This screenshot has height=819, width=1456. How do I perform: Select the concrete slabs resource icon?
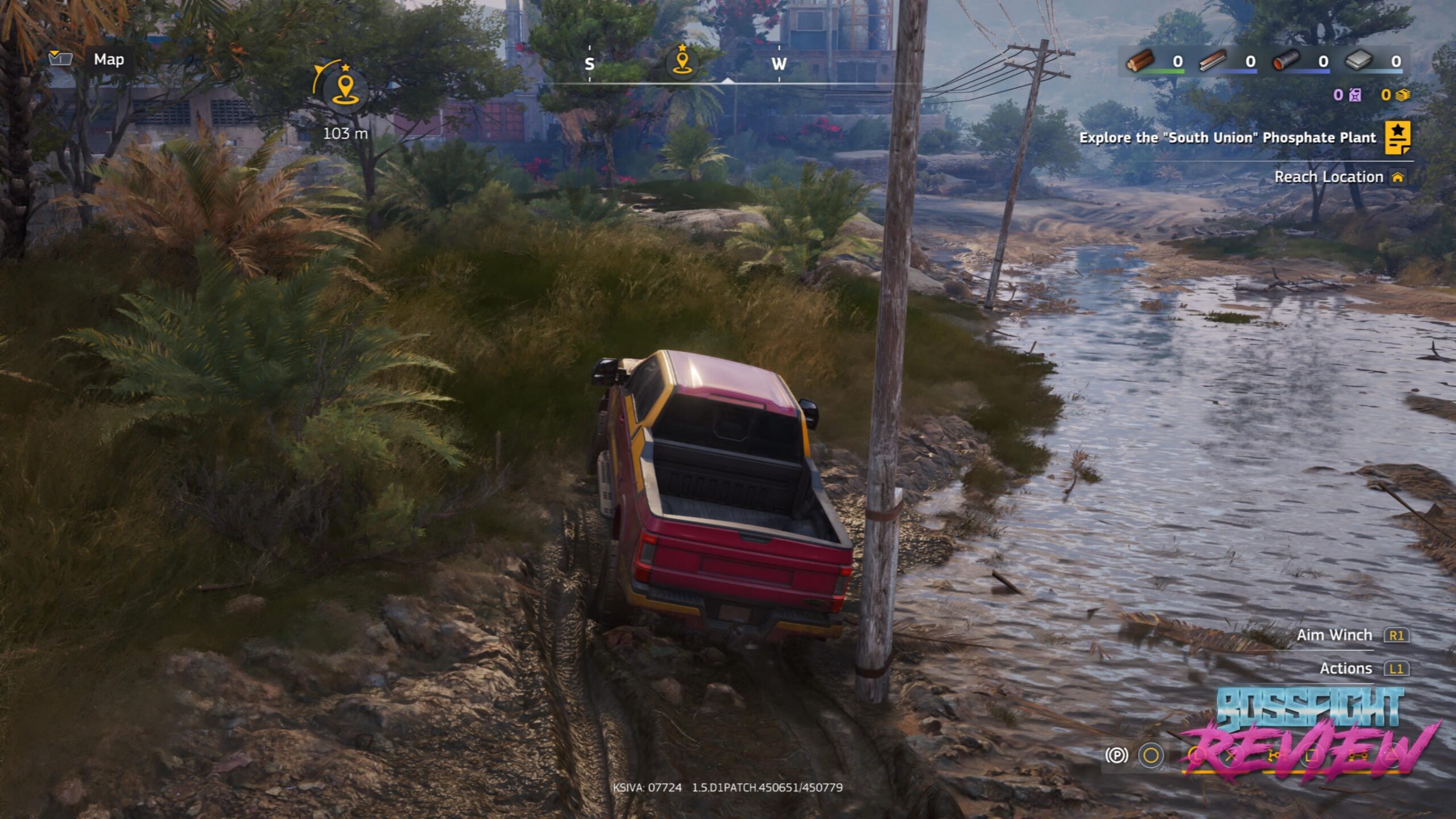pyautogui.click(x=1359, y=61)
